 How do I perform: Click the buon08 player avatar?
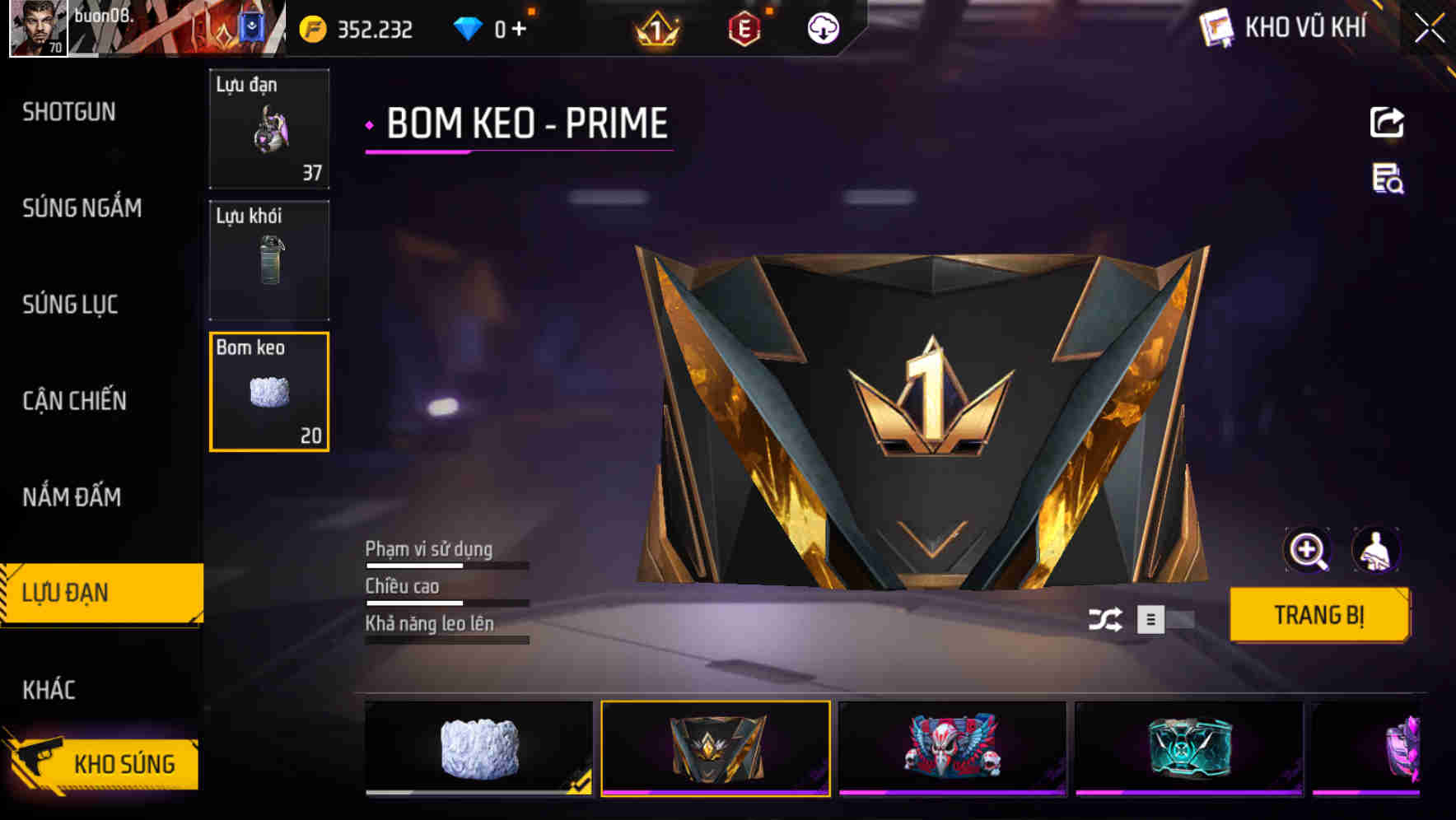(x=36, y=29)
